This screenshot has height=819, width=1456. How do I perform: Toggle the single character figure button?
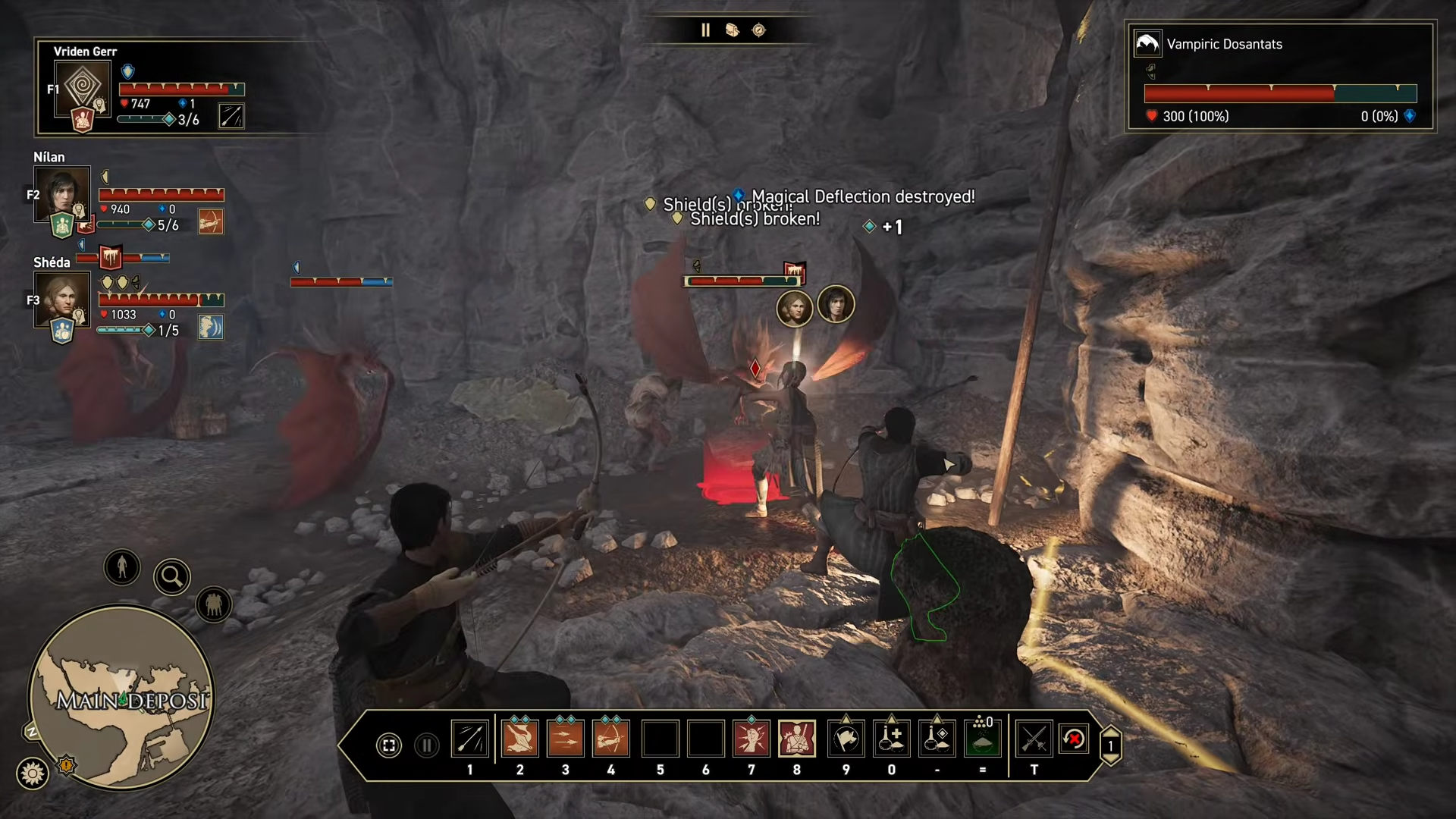click(x=122, y=567)
